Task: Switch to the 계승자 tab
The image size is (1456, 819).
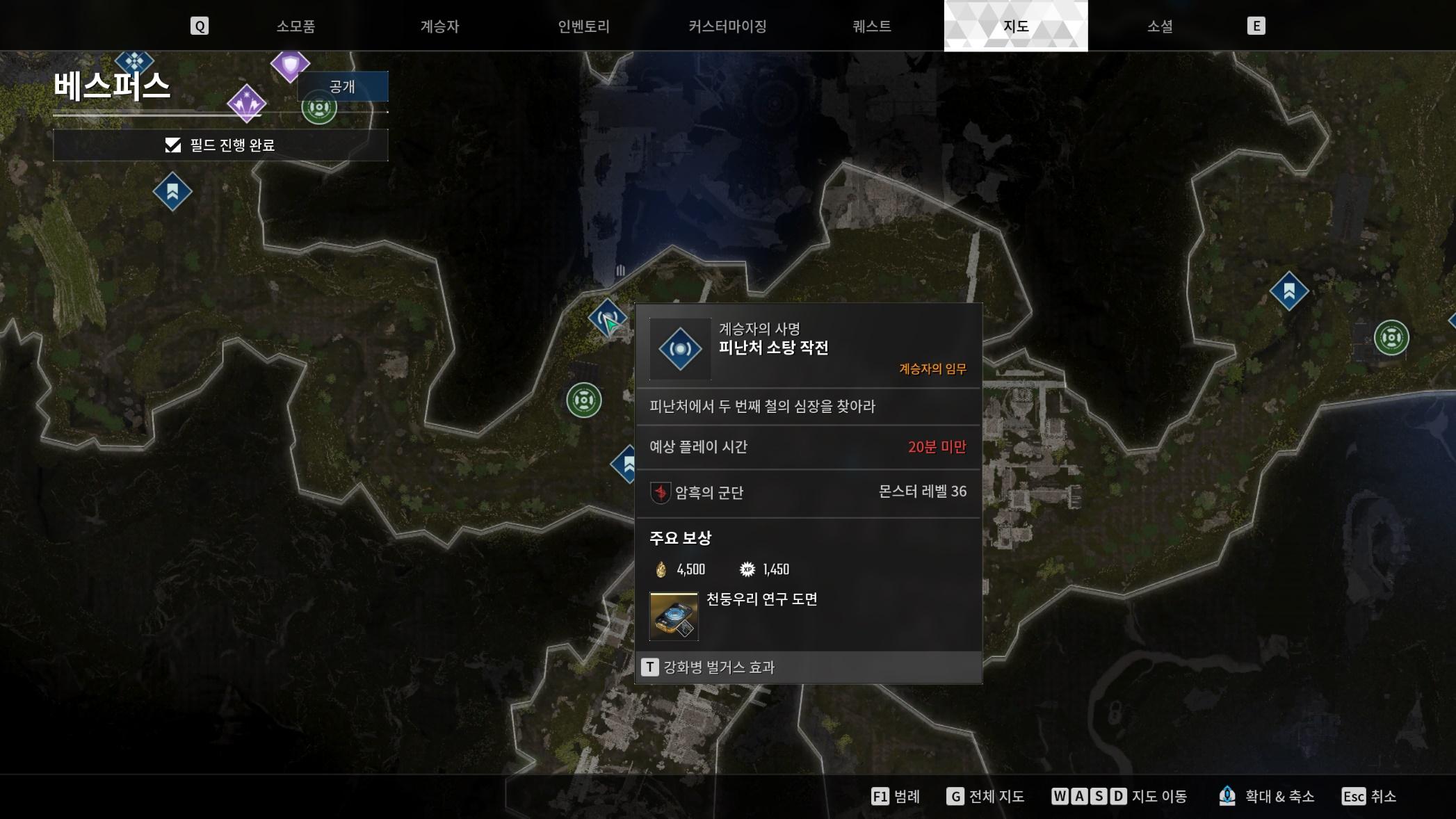Action: [x=439, y=26]
